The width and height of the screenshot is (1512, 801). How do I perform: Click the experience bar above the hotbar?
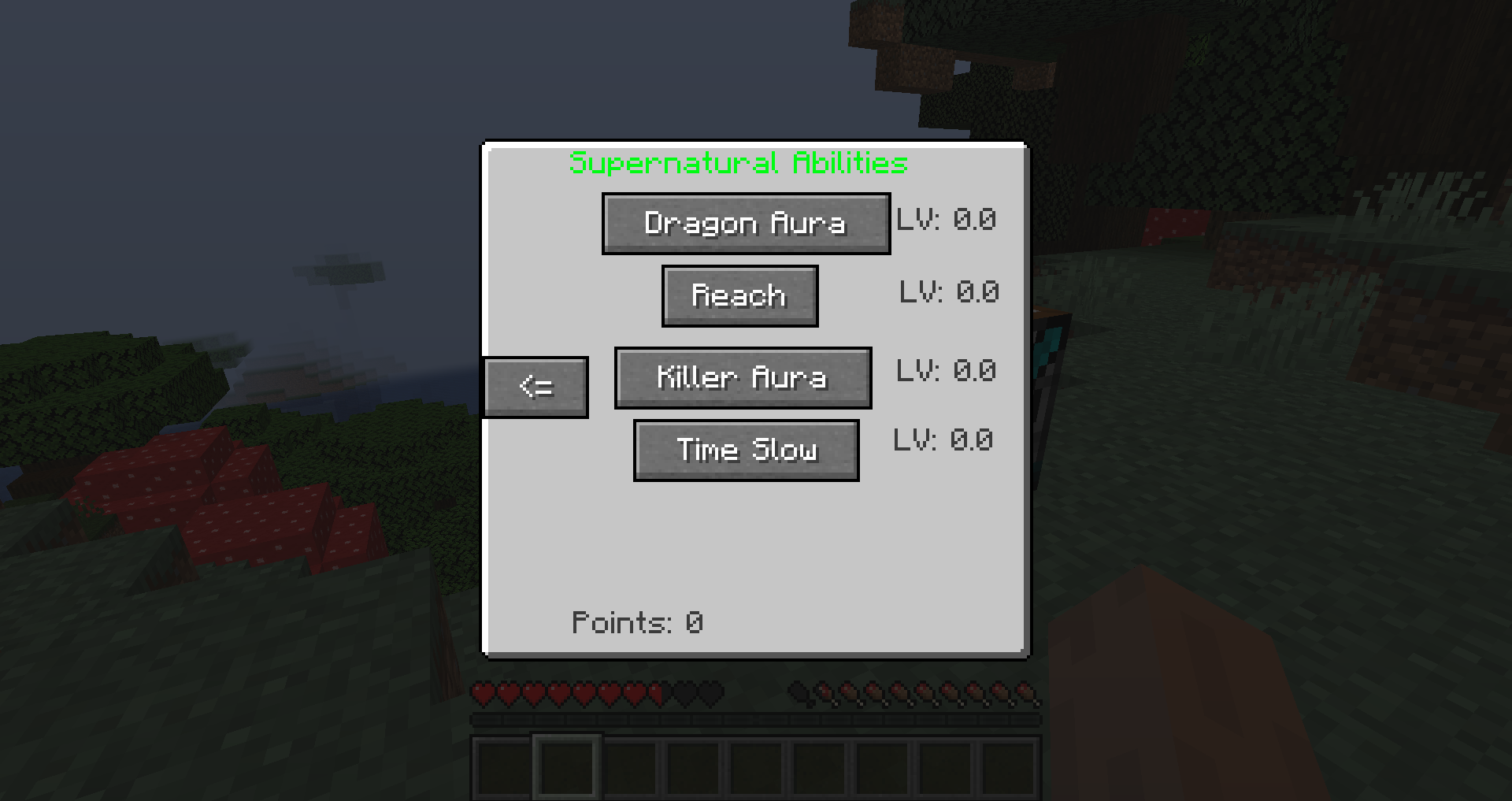pyautogui.click(x=756, y=718)
